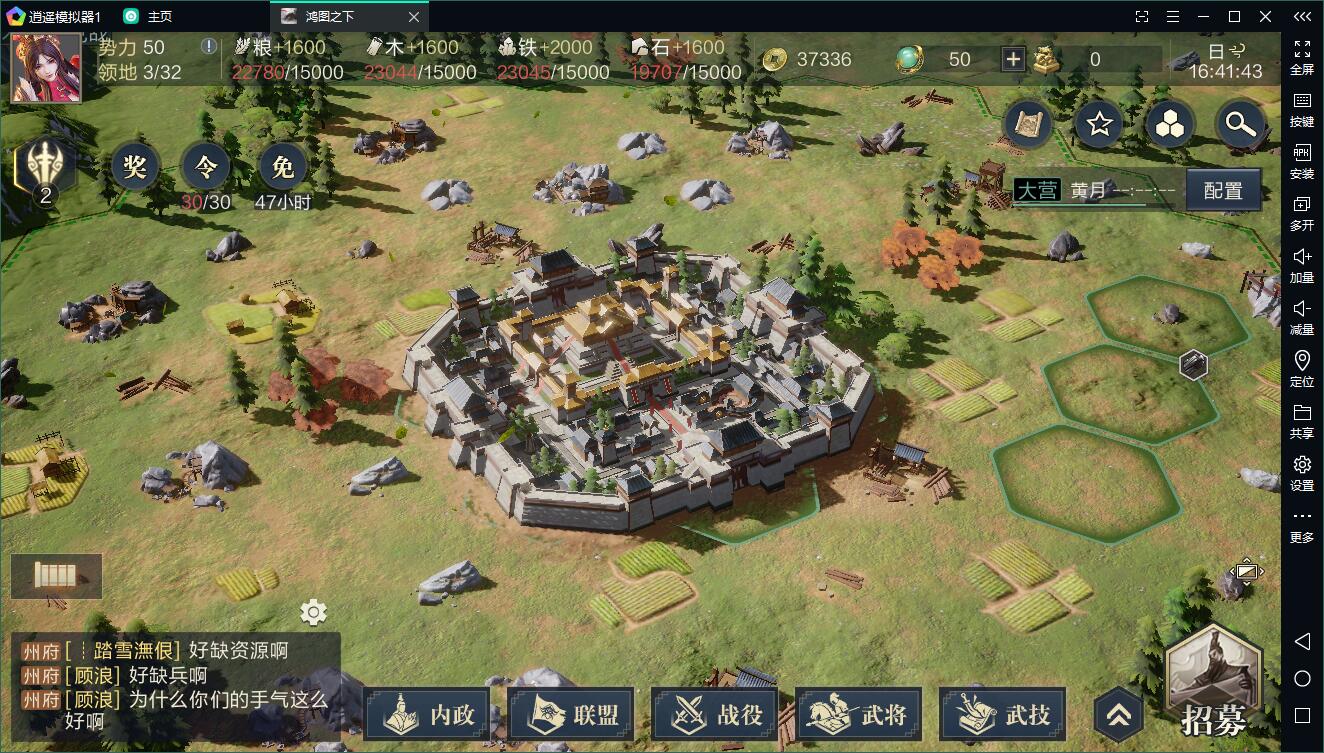Open the hexagon tiles icon
The width and height of the screenshot is (1324, 753).
point(1170,124)
